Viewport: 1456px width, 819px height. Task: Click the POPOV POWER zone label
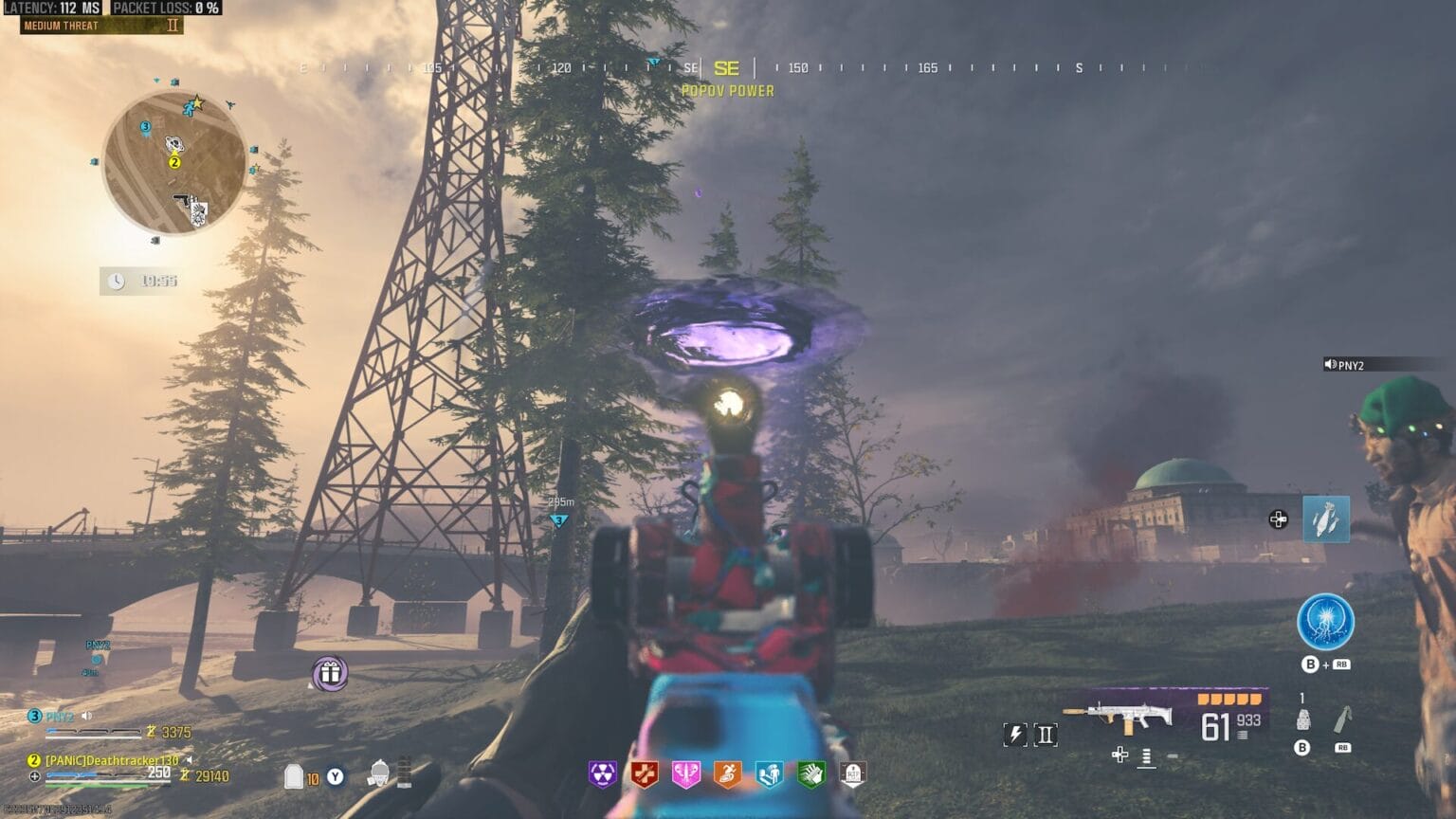coord(728,91)
